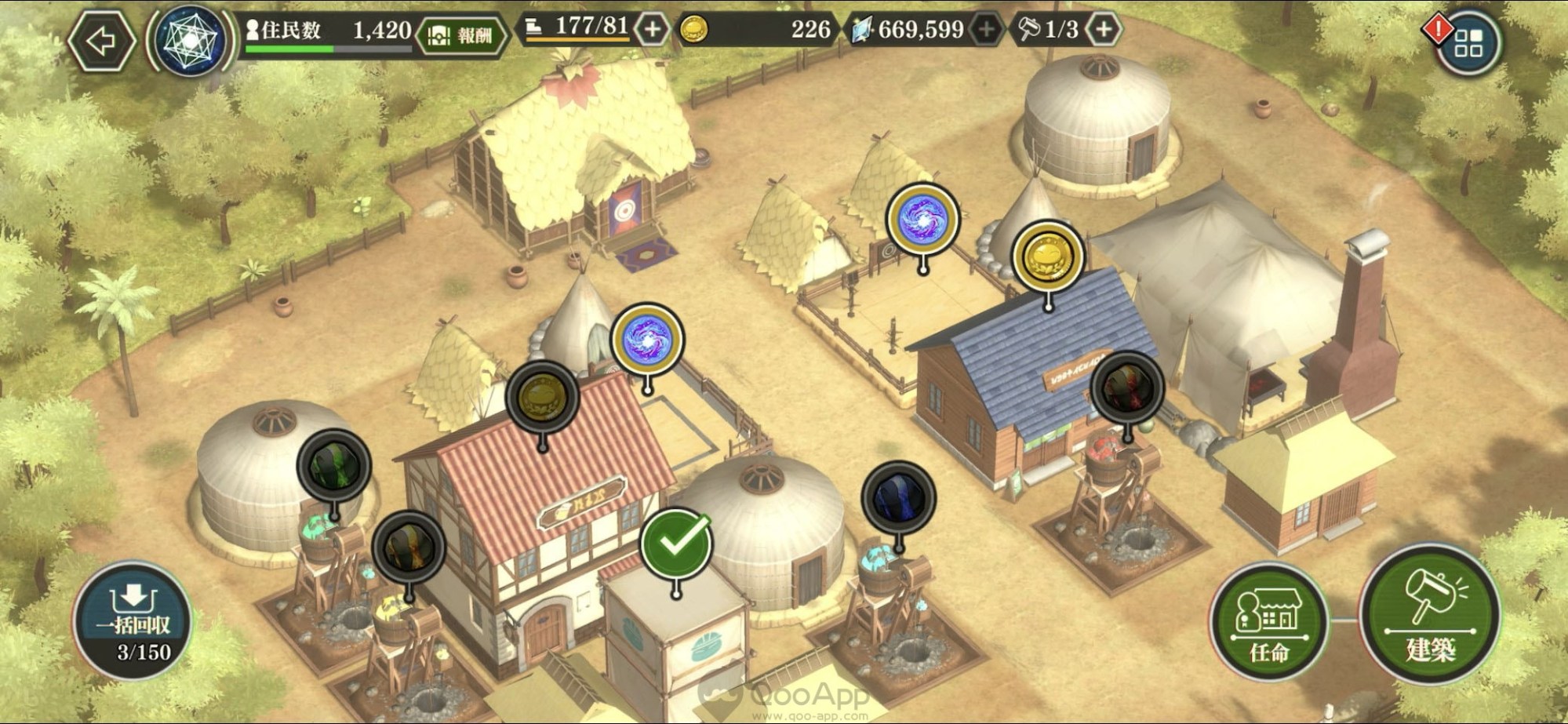Open the hexagram magic circle icon
The width and height of the screenshot is (1568, 724).
tap(191, 41)
